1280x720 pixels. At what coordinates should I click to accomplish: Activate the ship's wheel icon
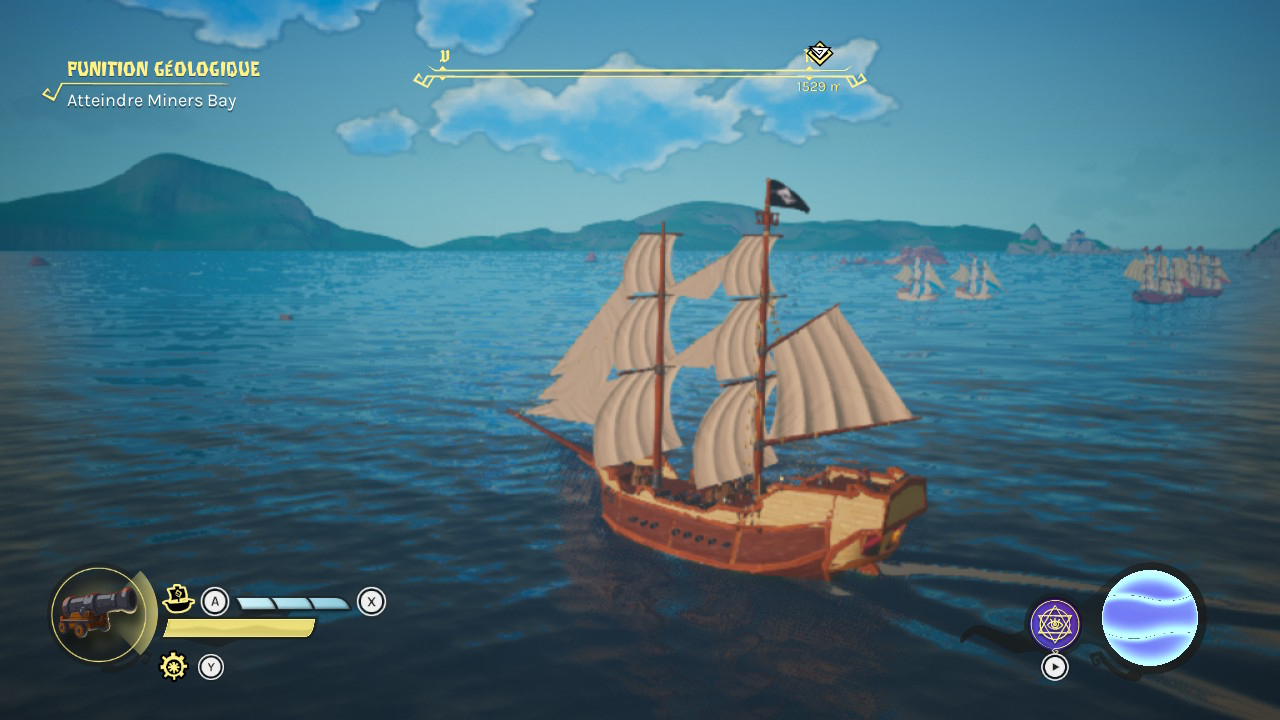pyautogui.click(x=174, y=666)
